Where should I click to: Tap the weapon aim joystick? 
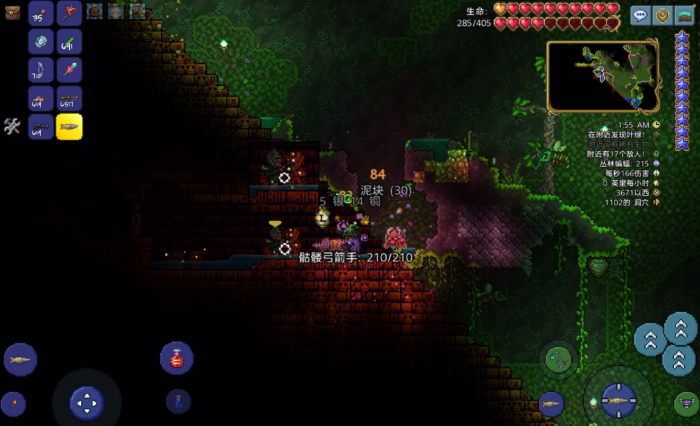[617, 401]
